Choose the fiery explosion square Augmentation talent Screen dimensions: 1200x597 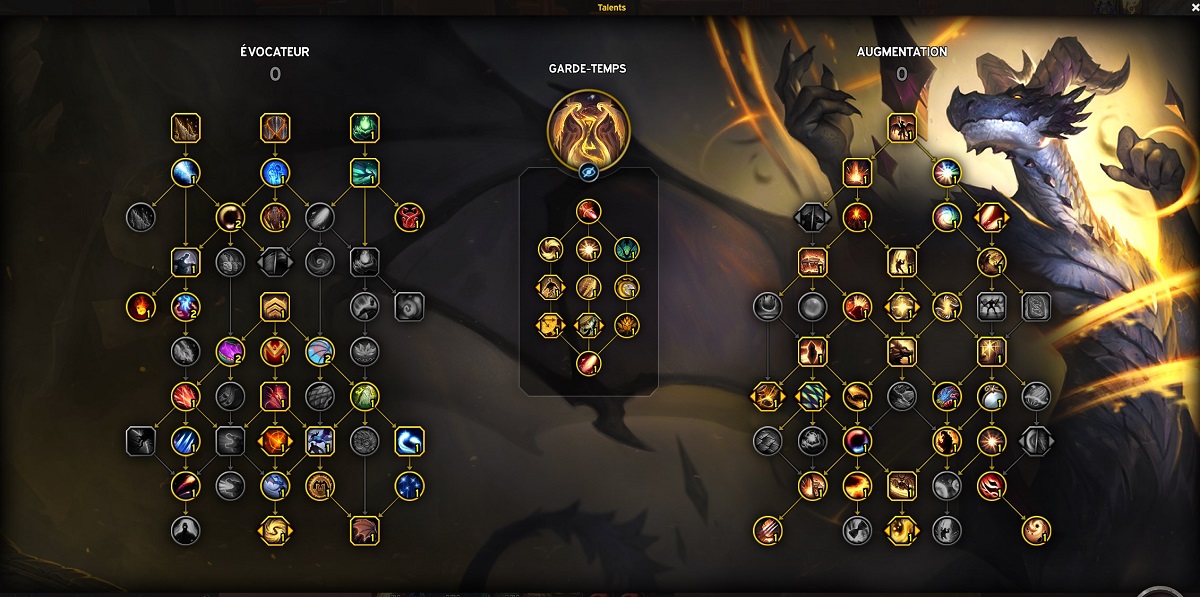[857, 172]
